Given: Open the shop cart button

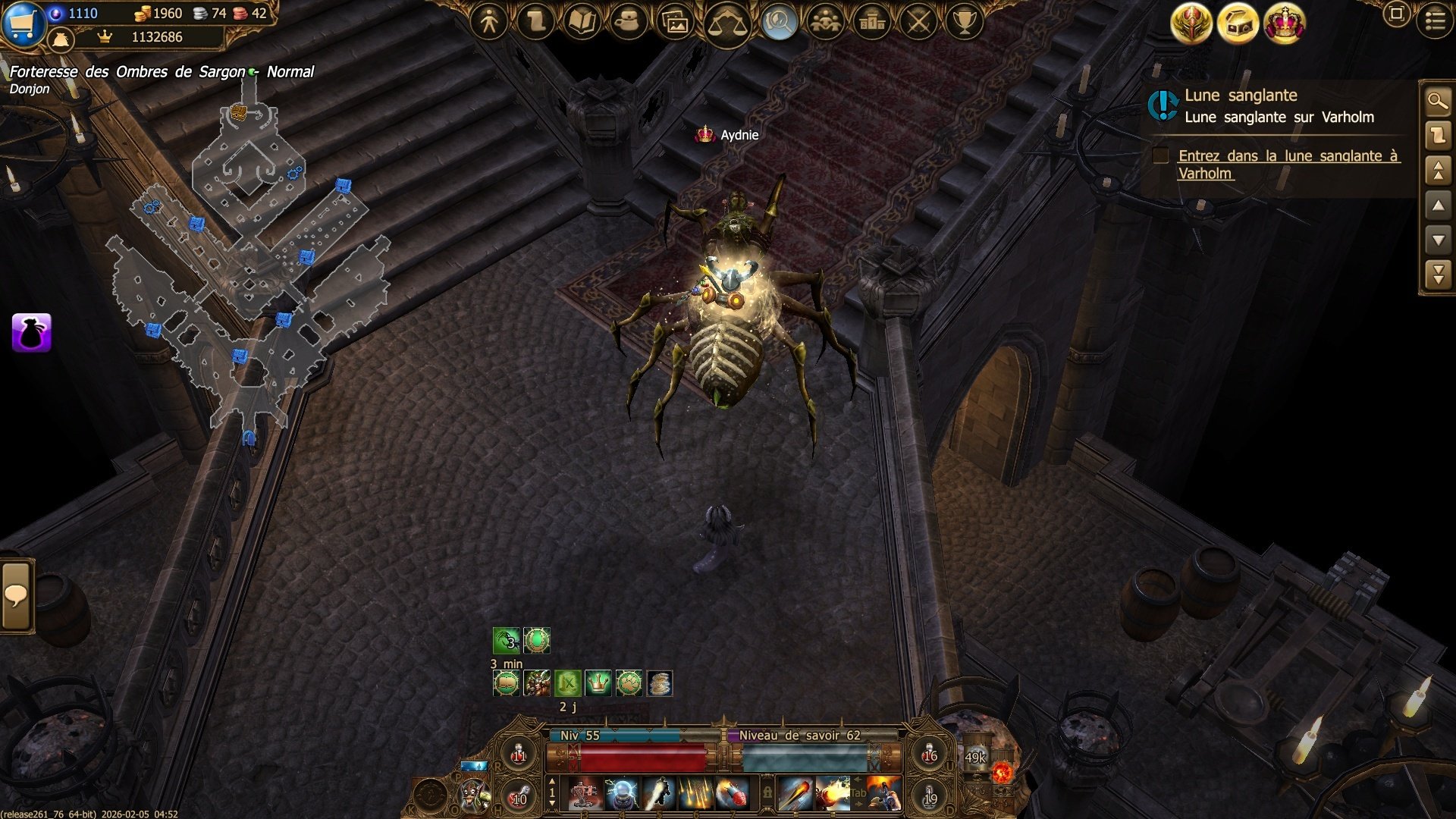Looking at the screenshot, I should pos(23,23).
